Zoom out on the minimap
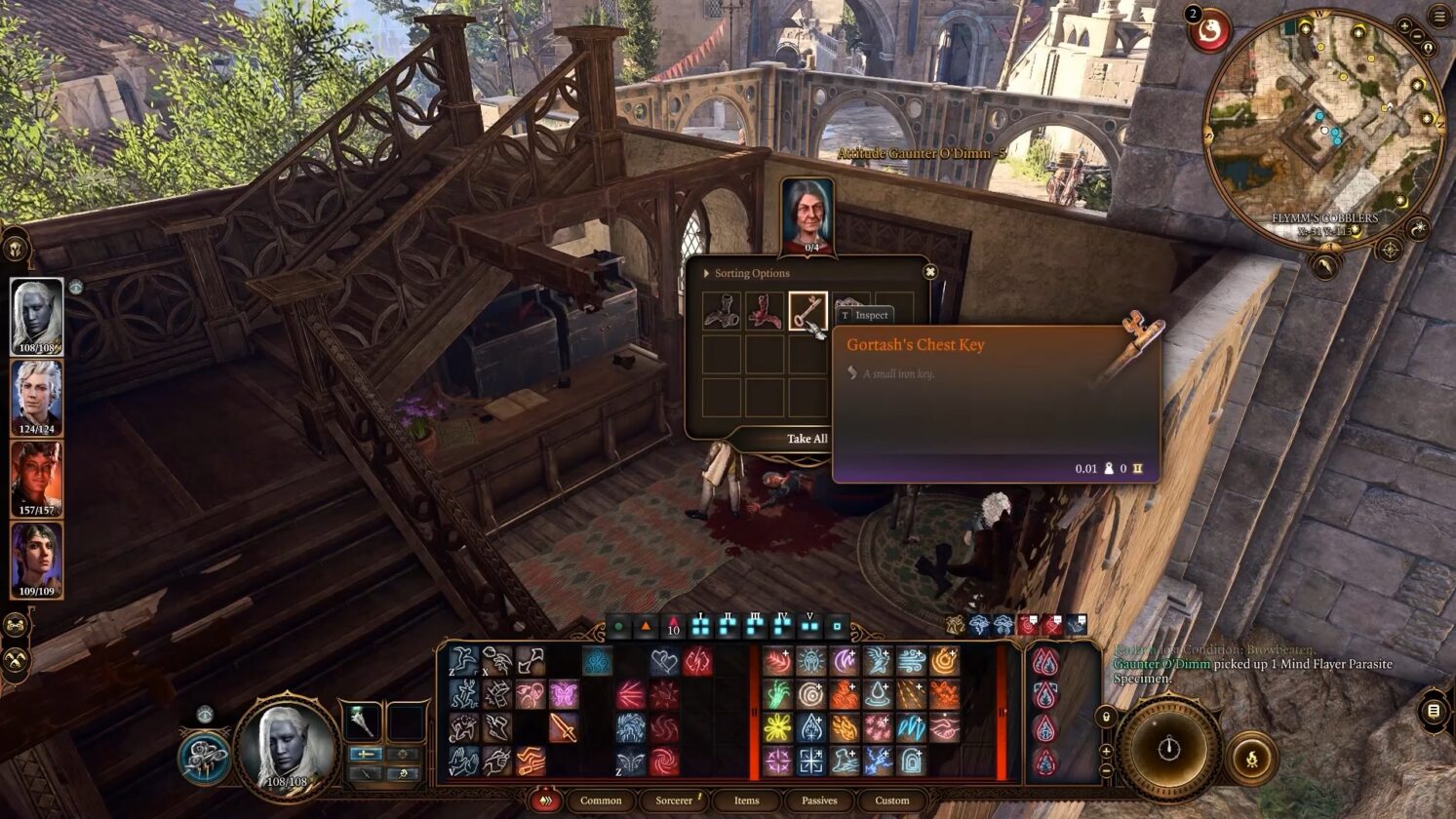 click(1416, 36)
